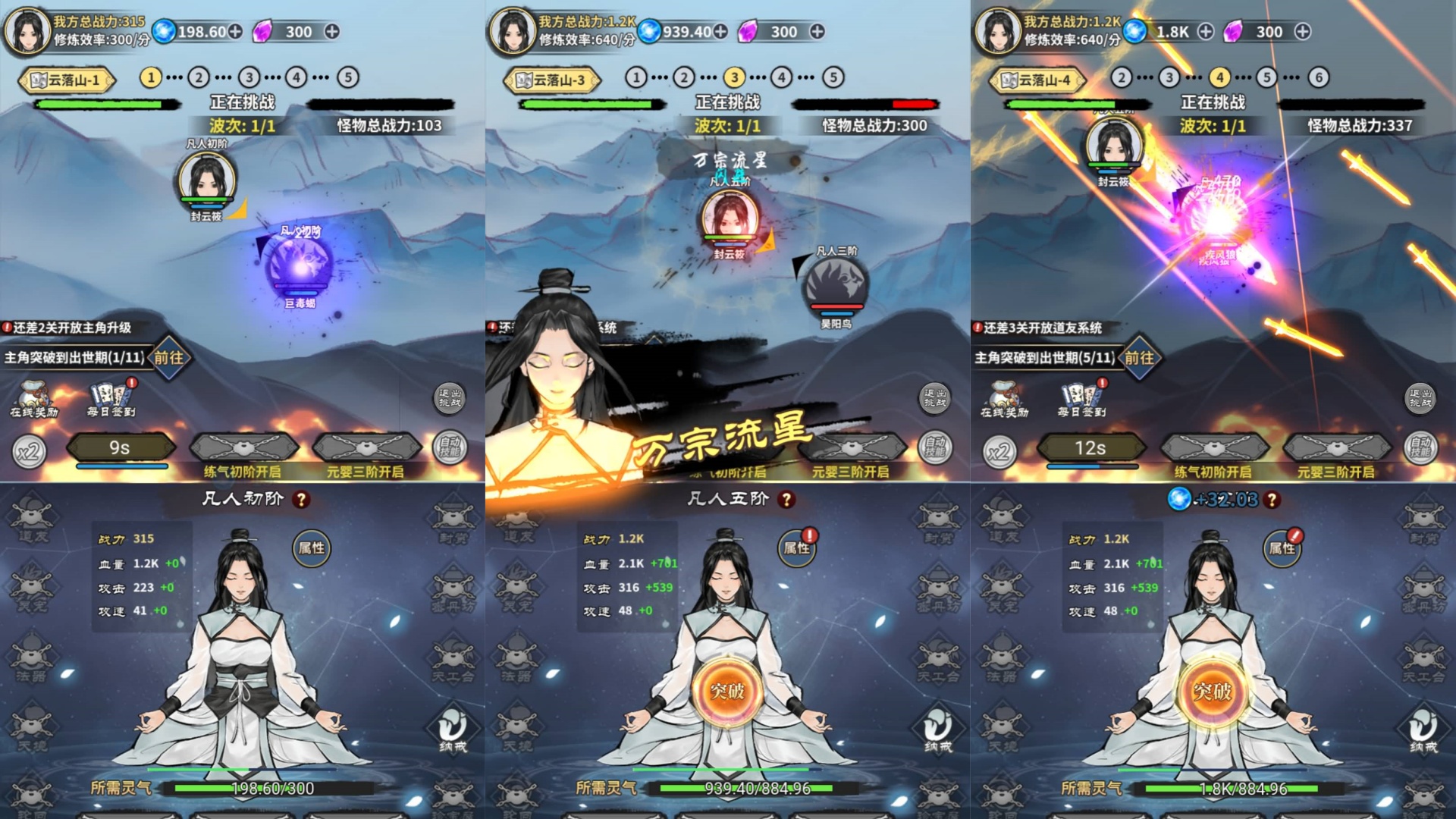The width and height of the screenshot is (1456, 819).
Task: Enable 自动技能 auto skill mode
Action: (x=450, y=447)
